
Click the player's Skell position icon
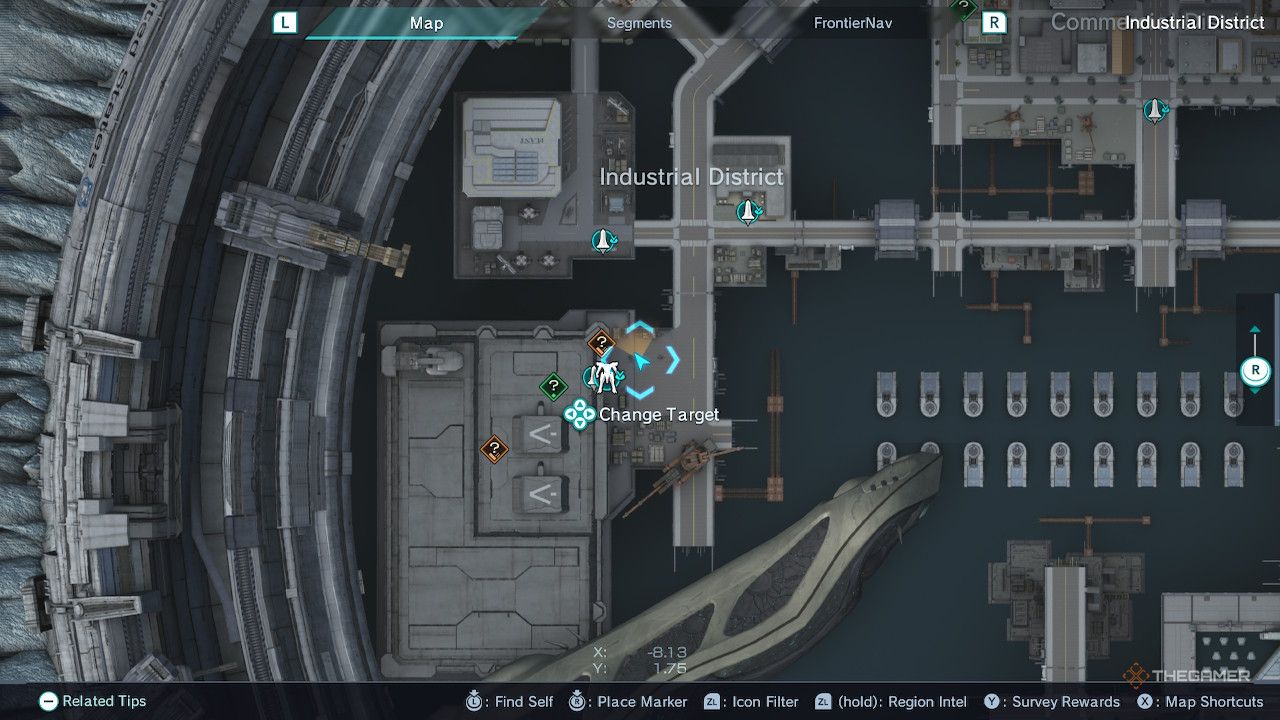click(x=603, y=377)
